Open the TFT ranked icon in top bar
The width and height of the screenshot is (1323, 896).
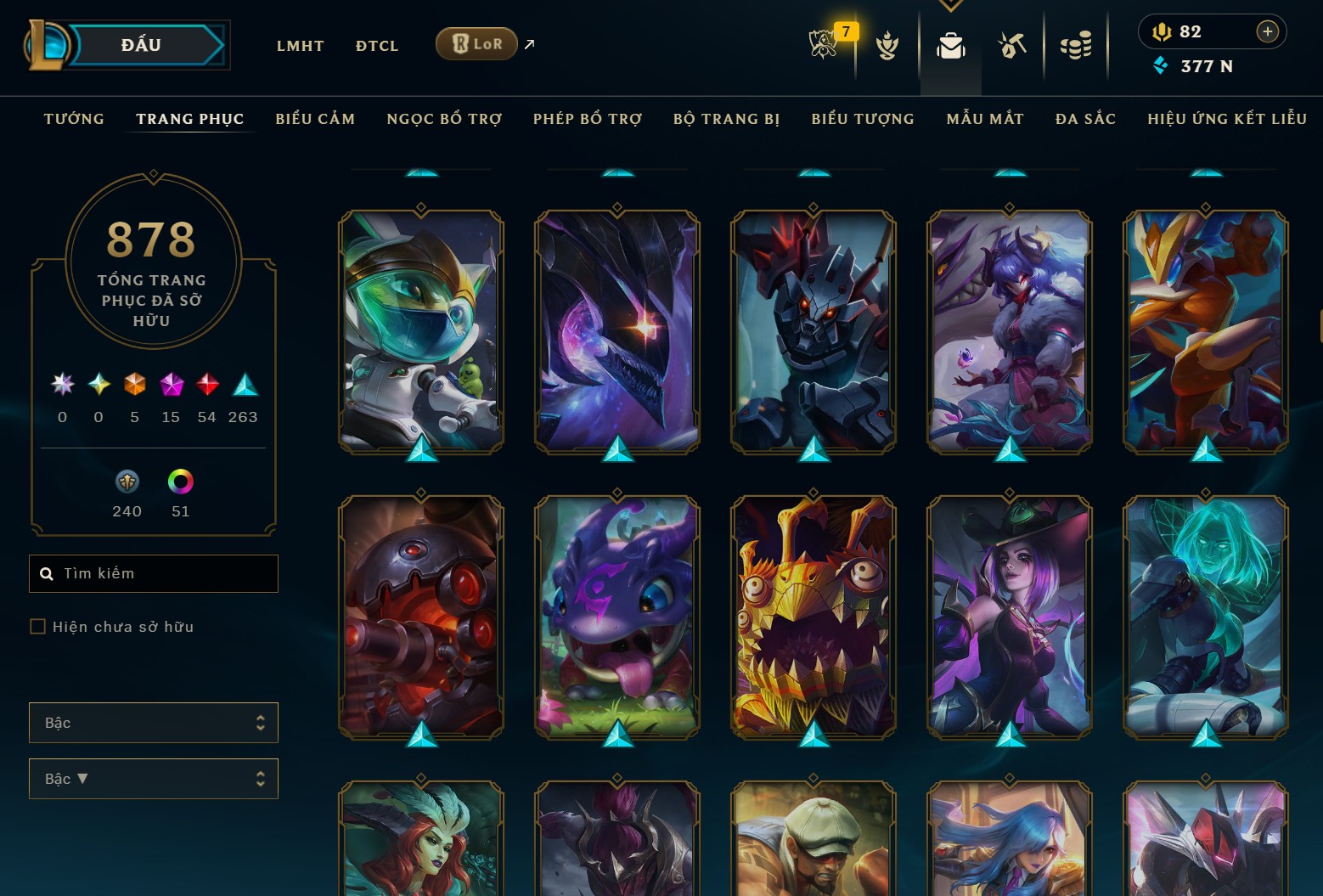click(887, 47)
